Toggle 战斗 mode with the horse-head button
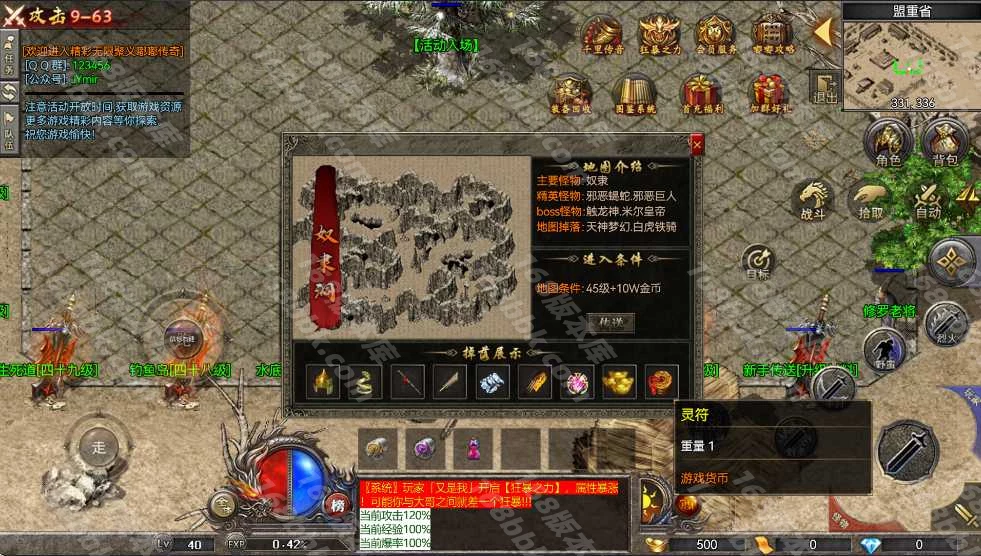This screenshot has width=981, height=556. tap(813, 198)
